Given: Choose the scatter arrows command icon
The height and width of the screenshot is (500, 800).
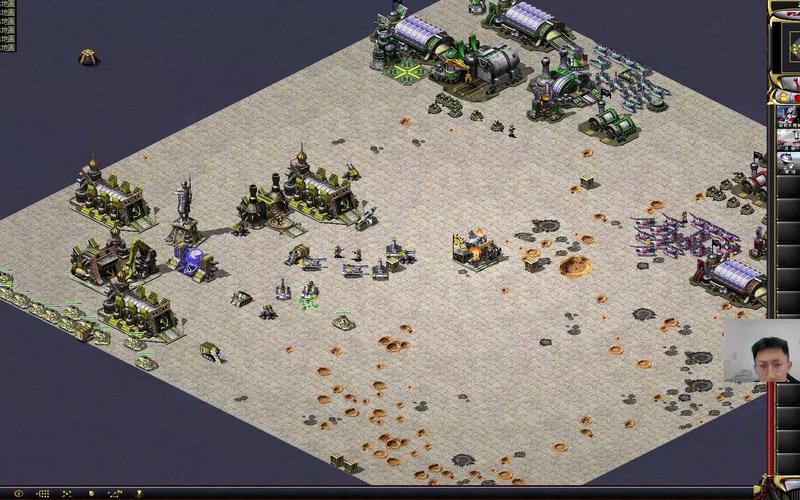Looking at the screenshot, I should pos(66,493).
